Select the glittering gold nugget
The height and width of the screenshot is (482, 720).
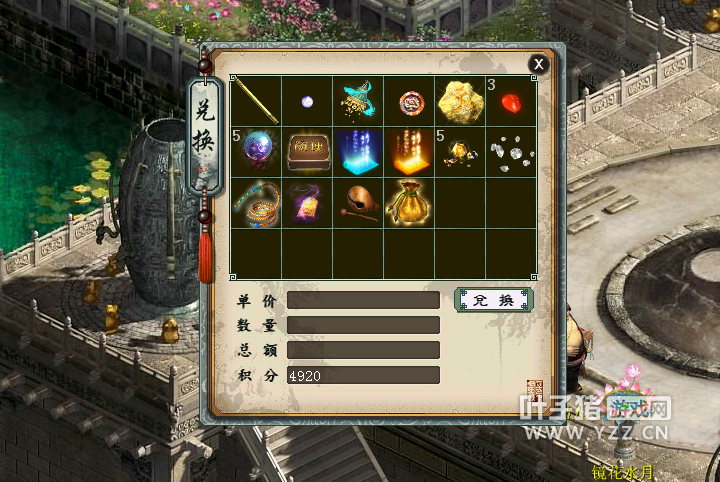461,101
